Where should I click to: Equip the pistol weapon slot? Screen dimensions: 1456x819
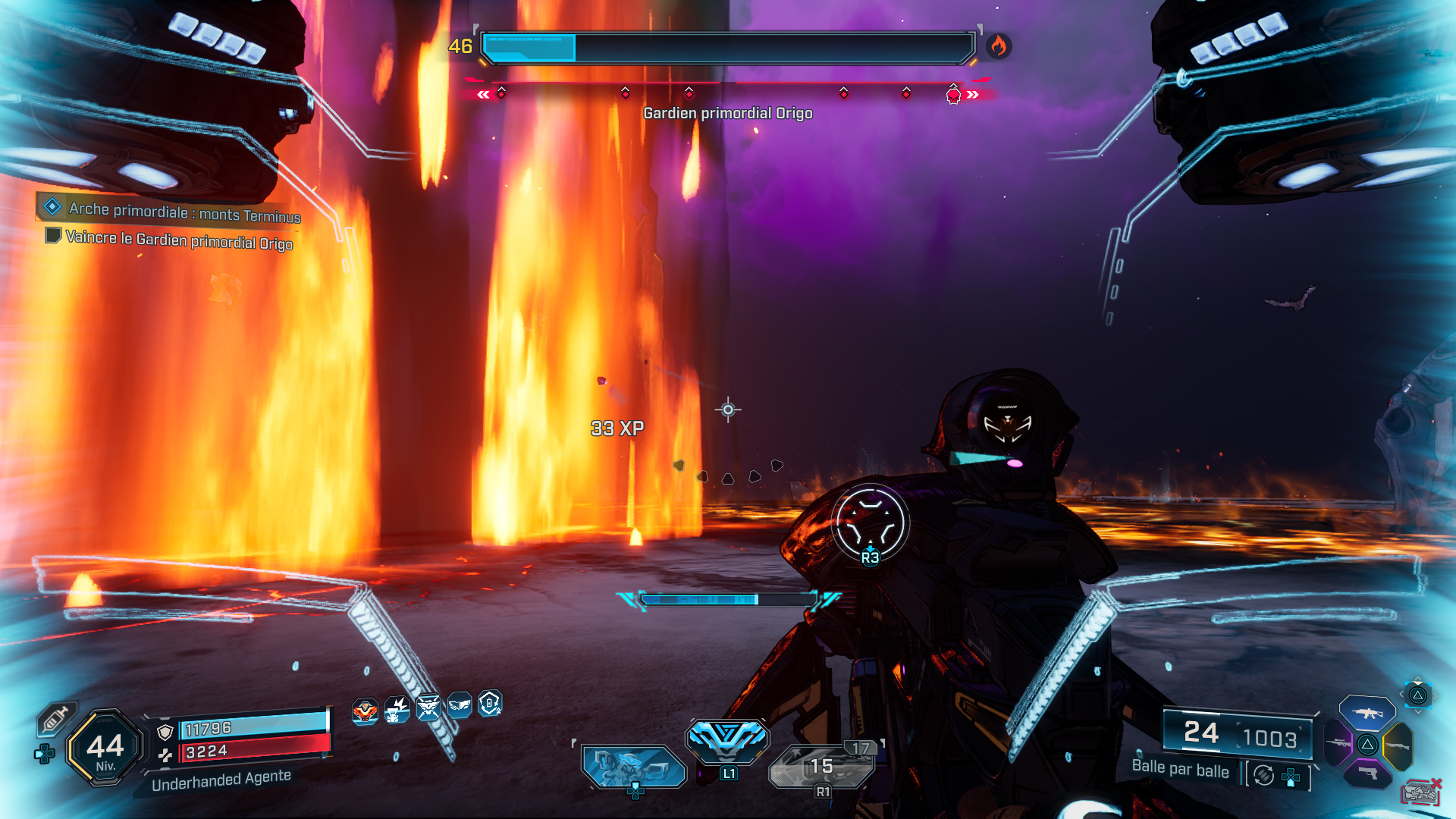1367,773
